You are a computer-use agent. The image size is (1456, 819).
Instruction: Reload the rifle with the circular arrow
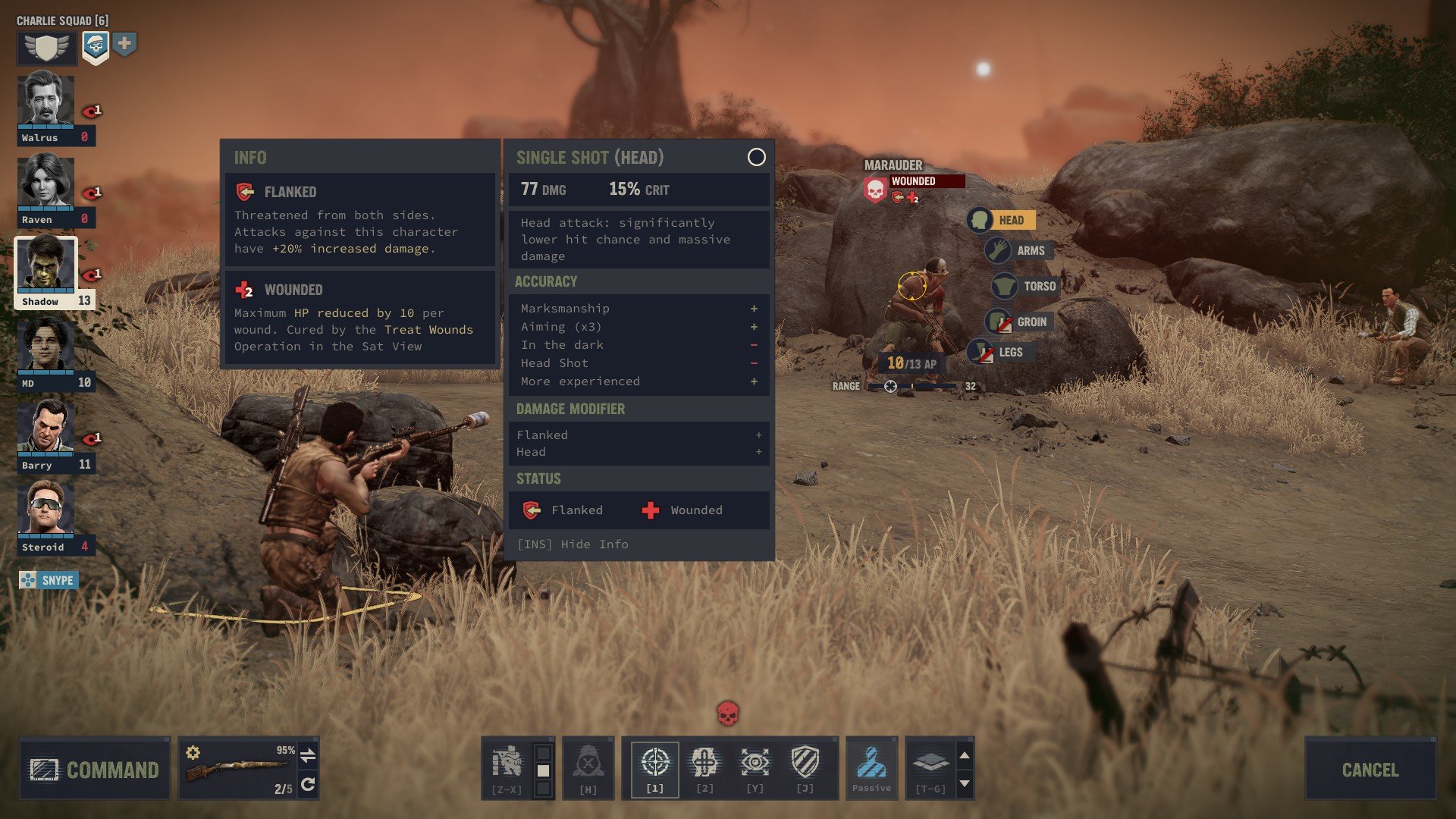pyautogui.click(x=308, y=784)
